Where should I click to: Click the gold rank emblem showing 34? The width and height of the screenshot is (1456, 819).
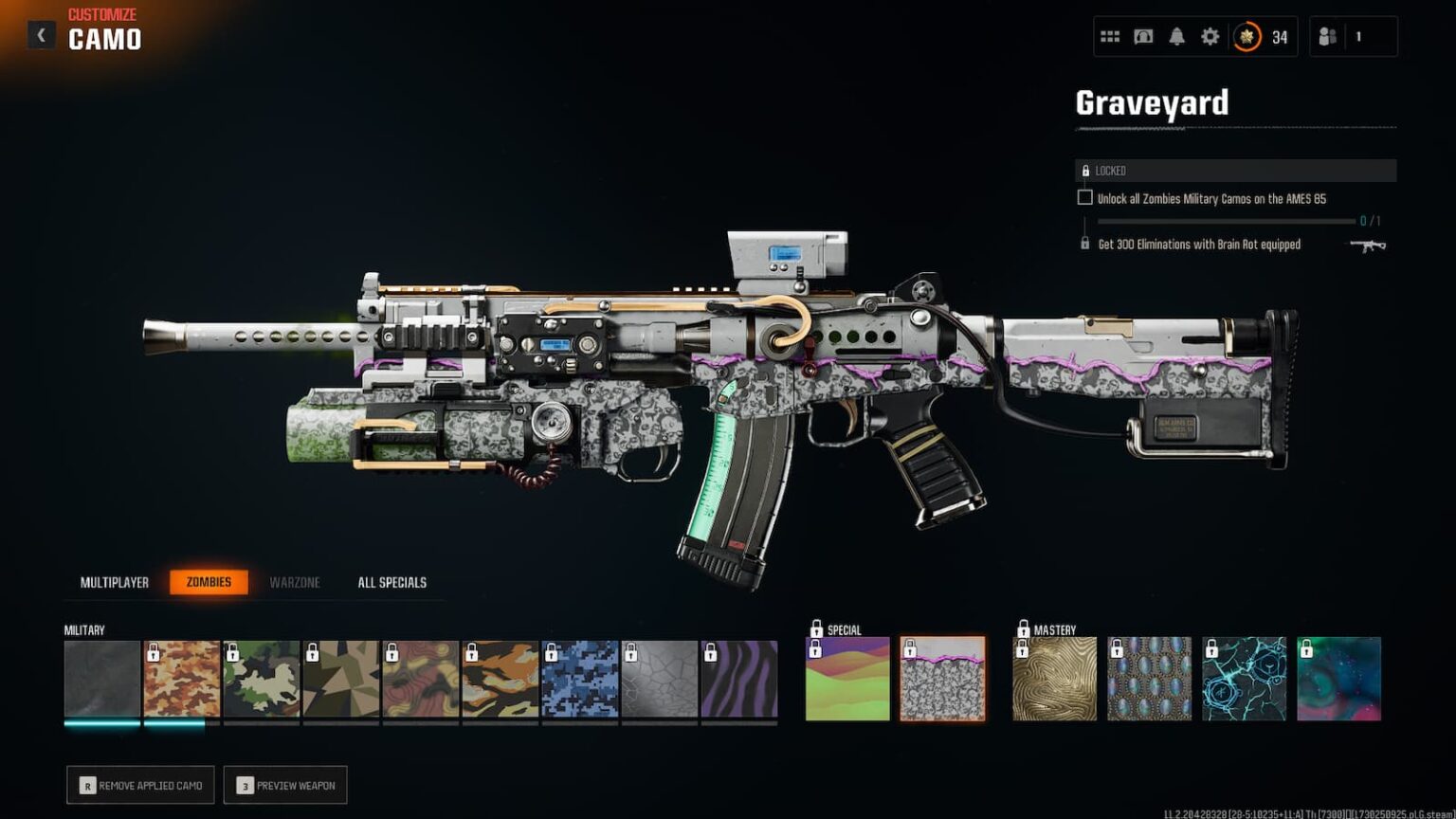[1248, 35]
